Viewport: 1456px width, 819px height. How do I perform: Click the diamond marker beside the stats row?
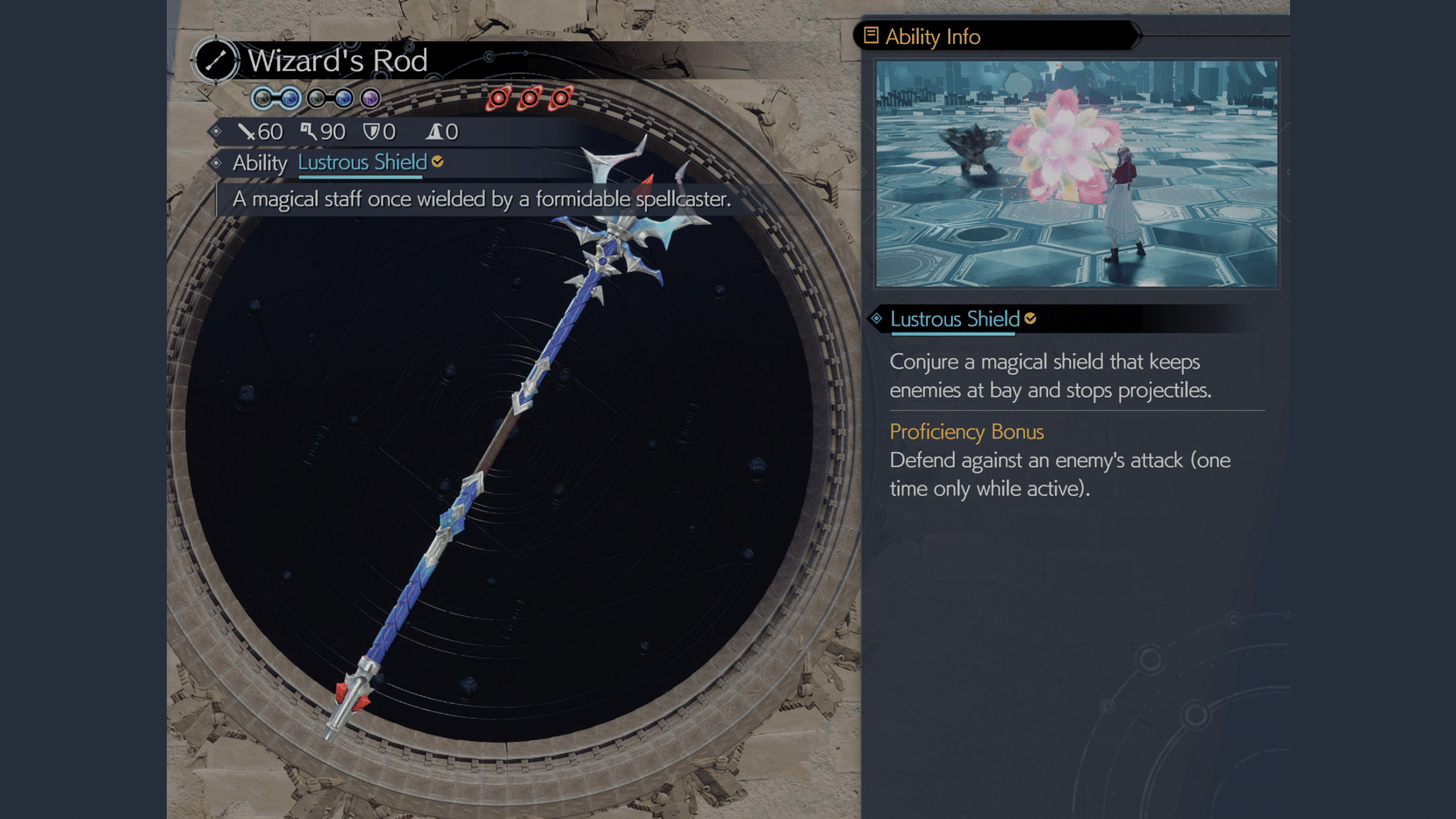click(217, 132)
